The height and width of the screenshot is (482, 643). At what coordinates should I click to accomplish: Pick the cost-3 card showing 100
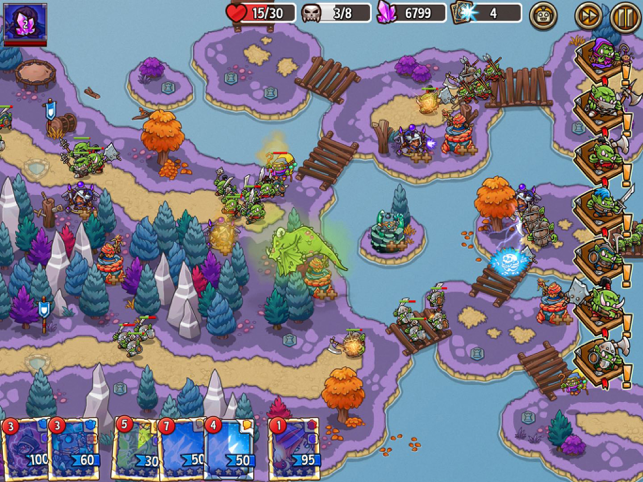26,448
